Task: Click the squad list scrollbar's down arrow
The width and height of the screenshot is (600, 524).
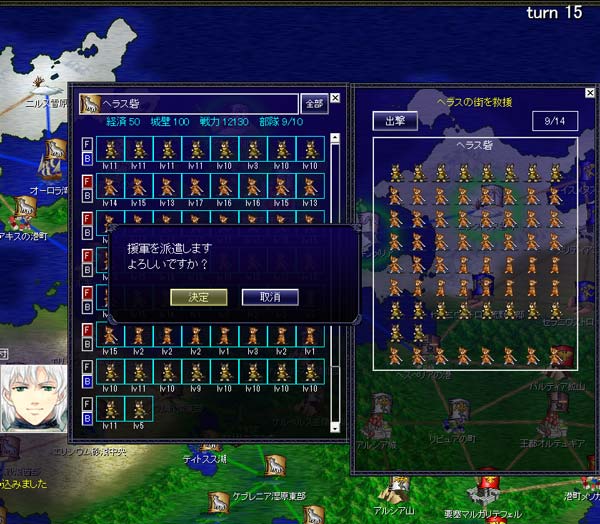Action: pyautogui.click(x=335, y=426)
